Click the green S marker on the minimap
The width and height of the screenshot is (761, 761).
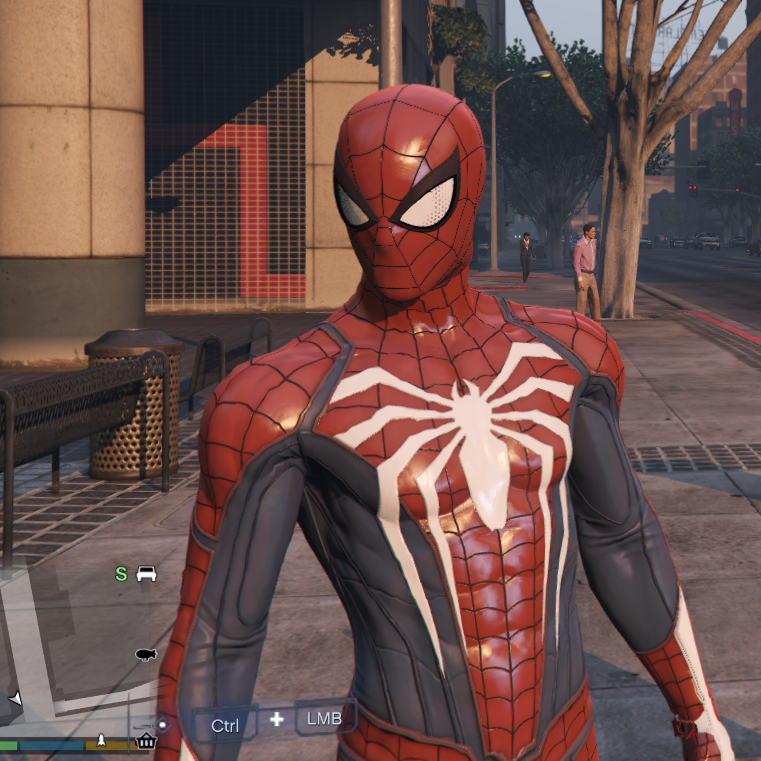click(x=121, y=574)
